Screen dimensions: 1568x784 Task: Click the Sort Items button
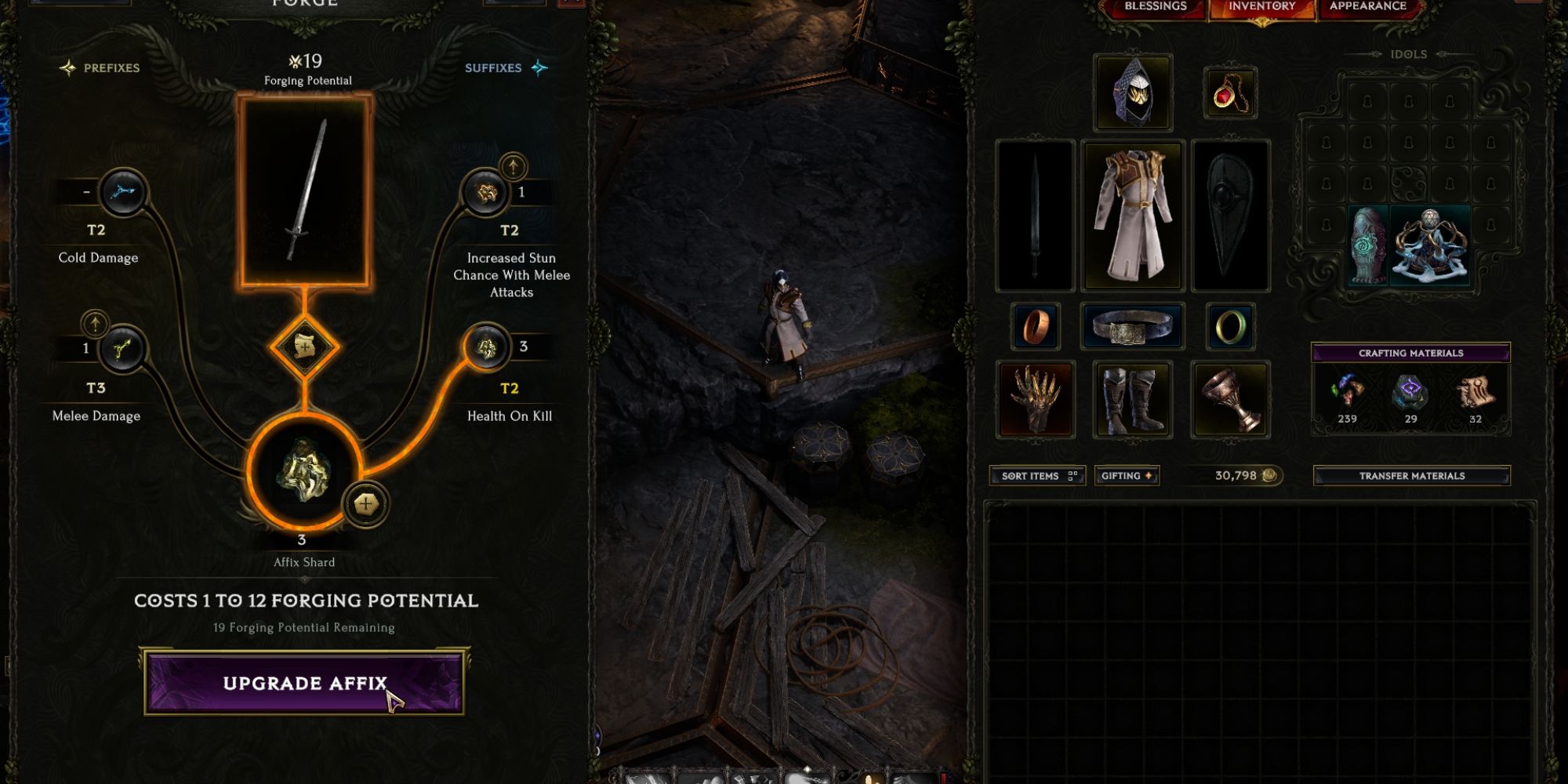(x=1037, y=476)
